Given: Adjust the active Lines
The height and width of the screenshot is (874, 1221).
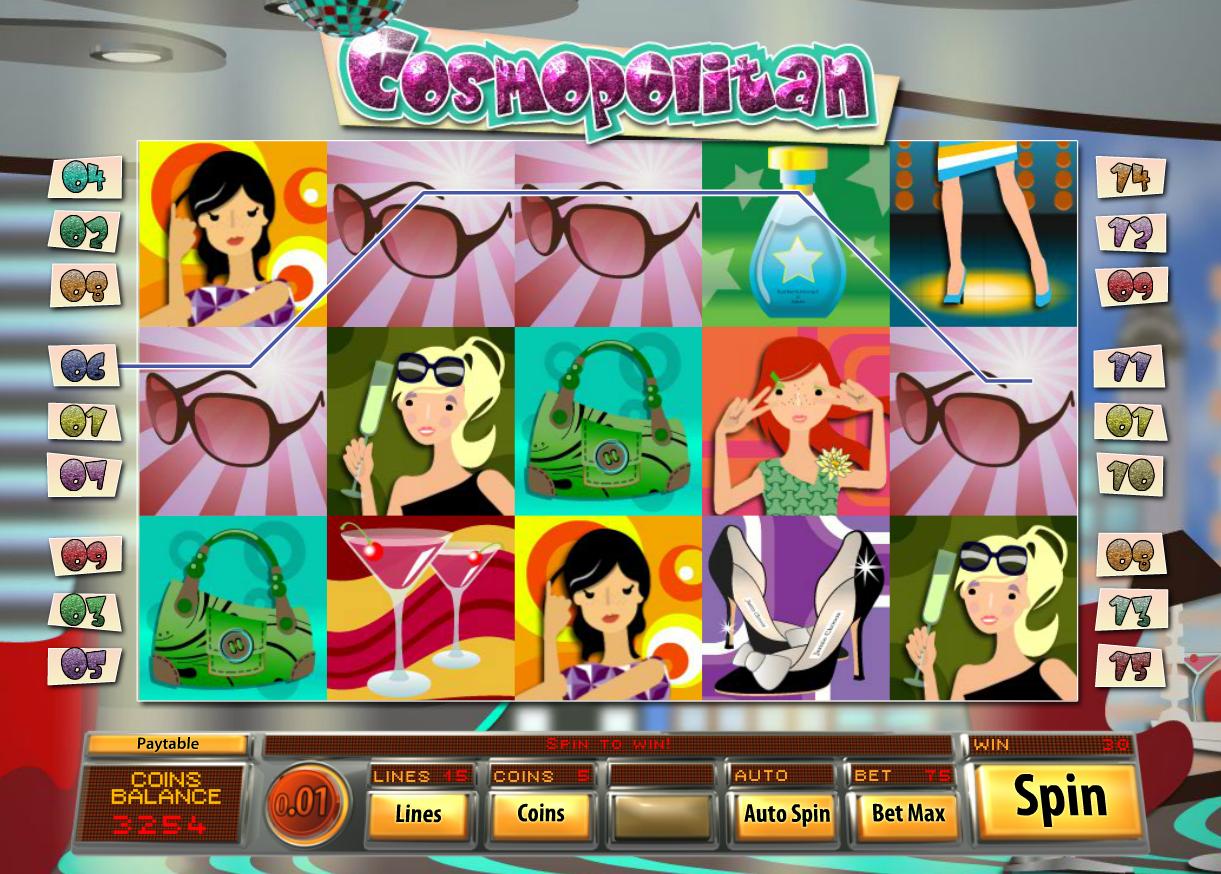Looking at the screenshot, I should pyautogui.click(x=418, y=813).
